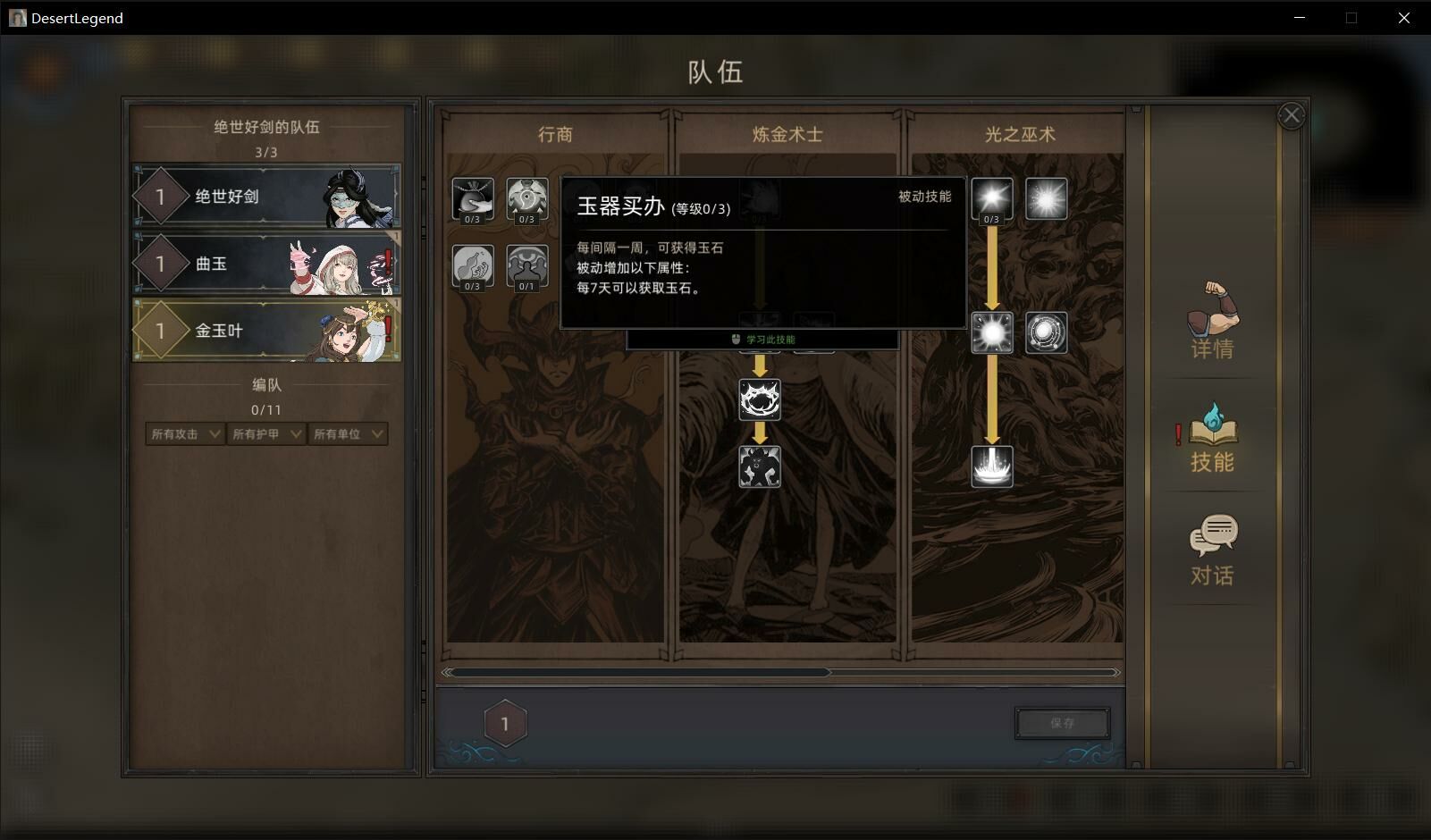Close the team panel with the X button
Viewport: 1431px width, 840px height.
point(1292,115)
